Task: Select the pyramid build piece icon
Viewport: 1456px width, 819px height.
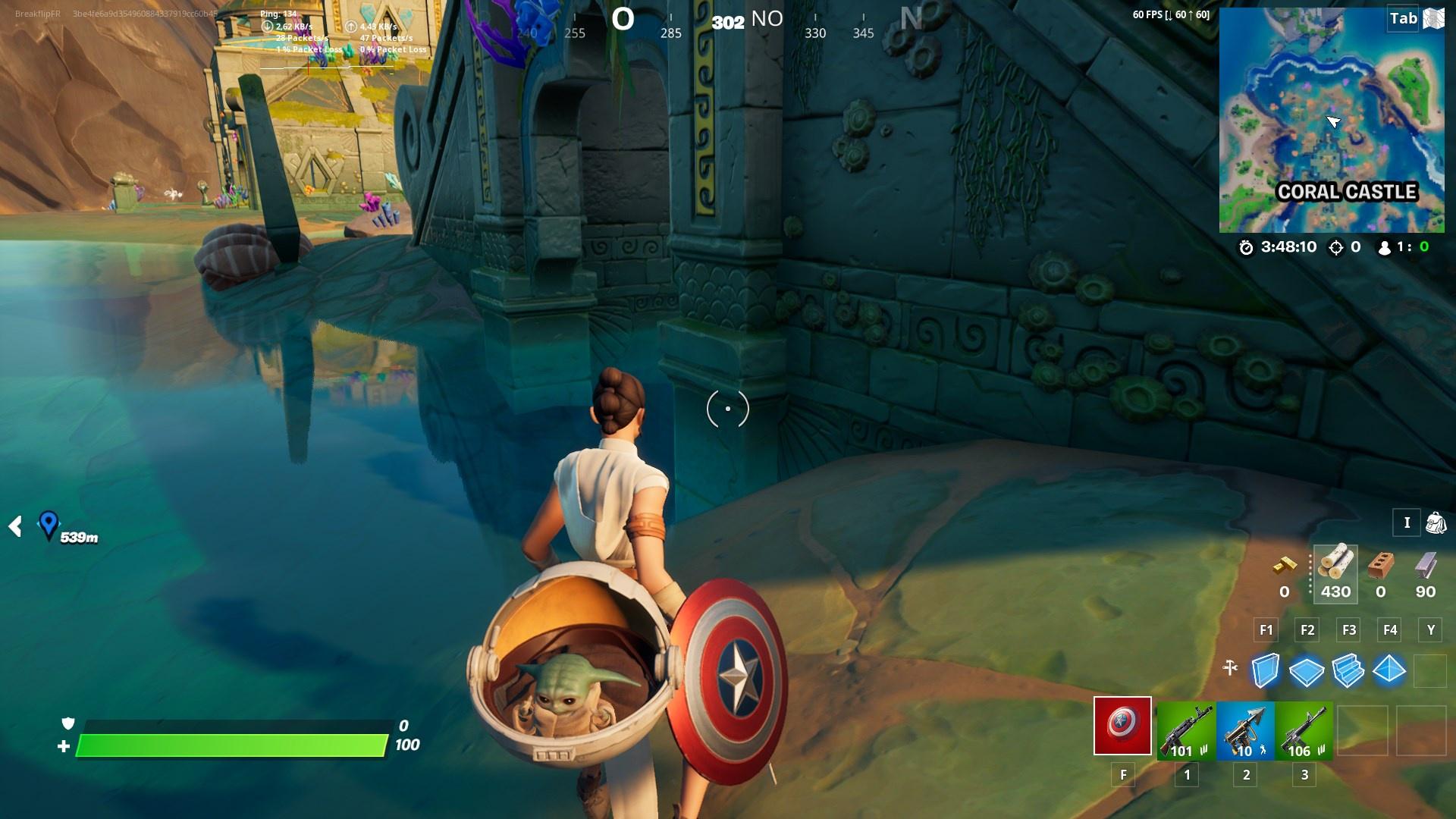Action: click(x=1389, y=669)
